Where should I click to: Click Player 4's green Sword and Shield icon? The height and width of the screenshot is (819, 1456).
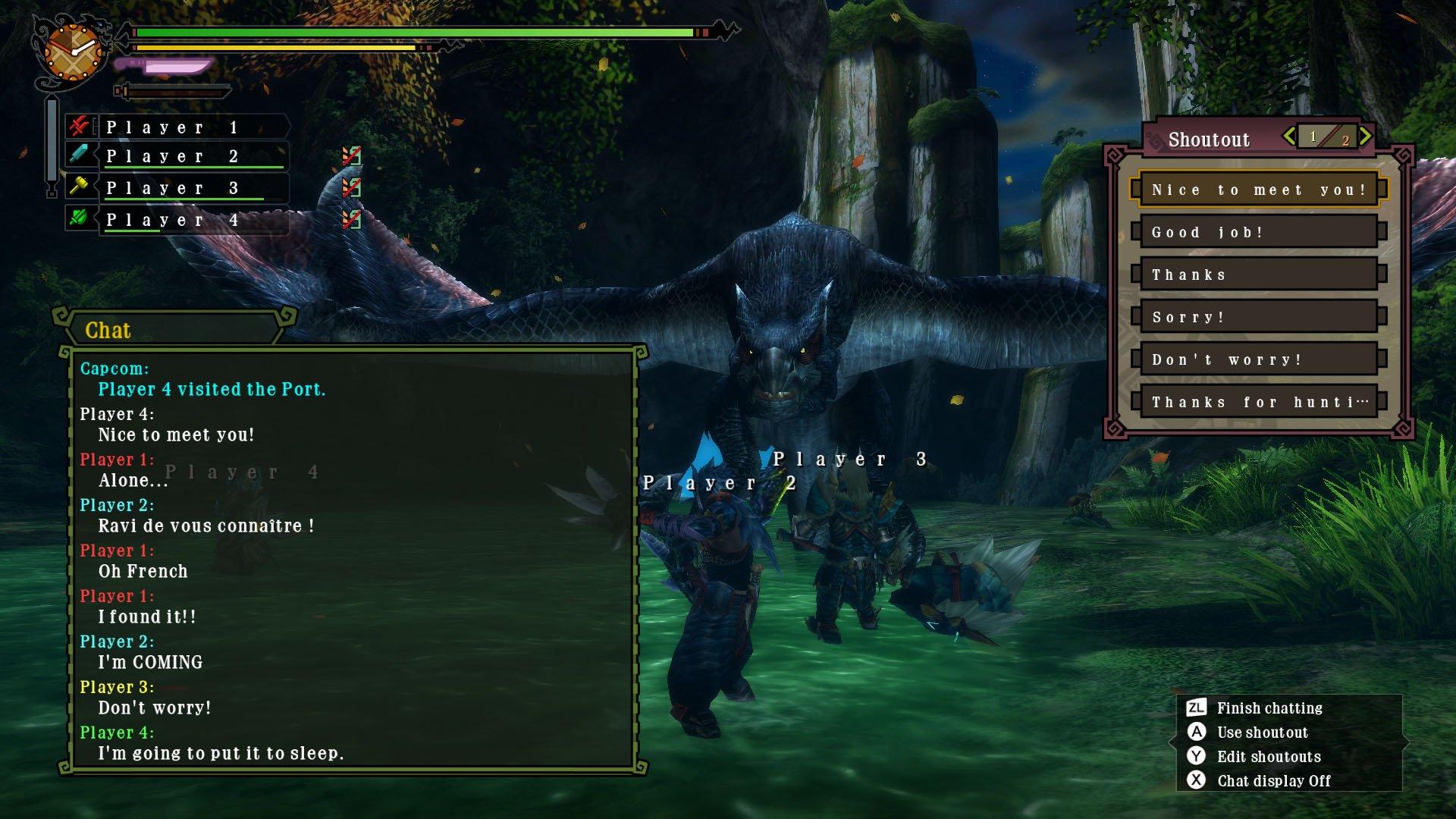pyautogui.click(x=80, y=219)
